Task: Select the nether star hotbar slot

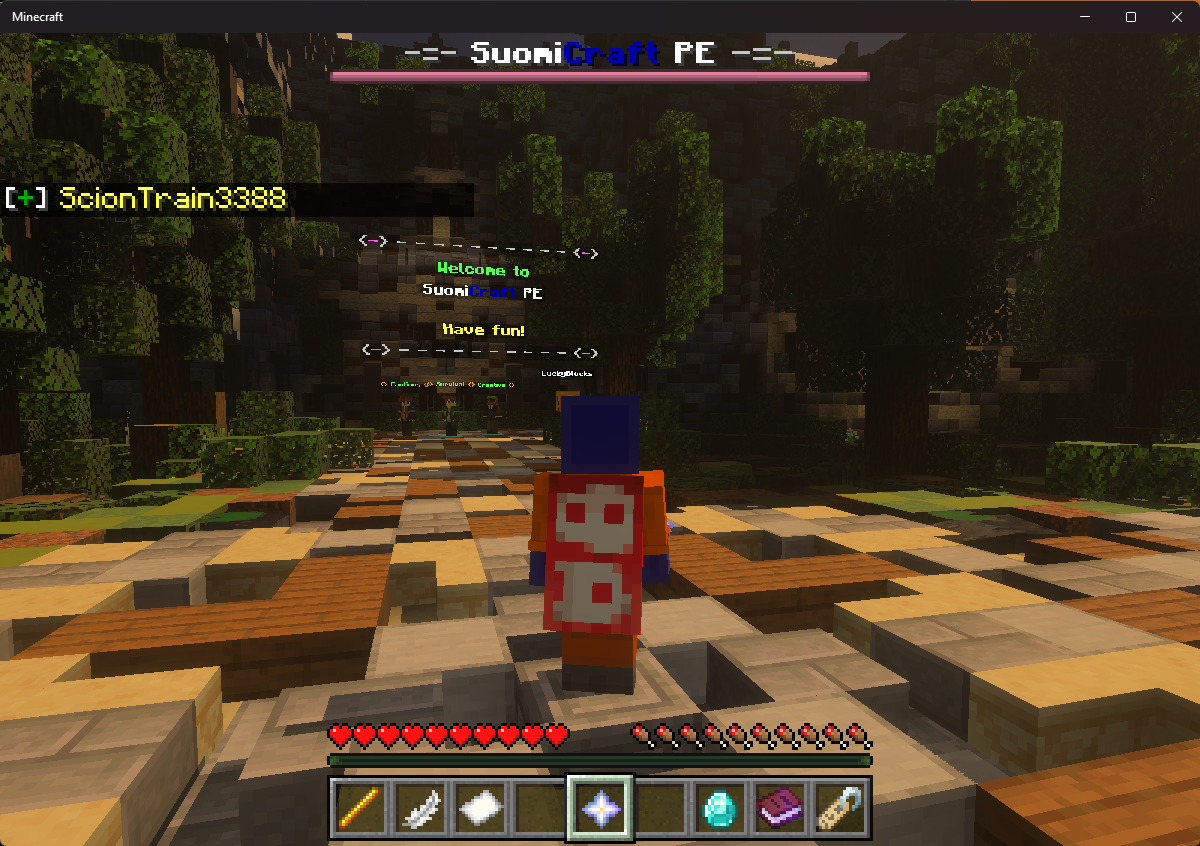Action: point(600,807)
